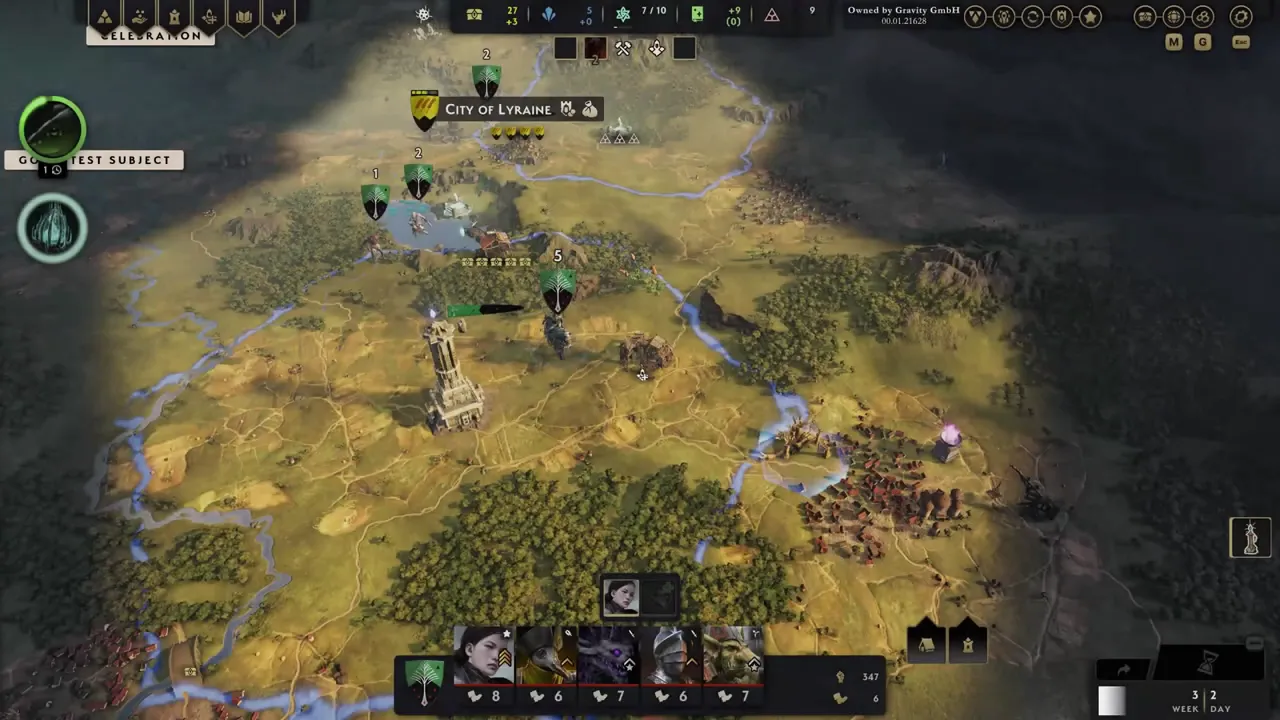The image size is (1280, 720).
Task: Select the goblin unit portrait
Action: [733, 656]
